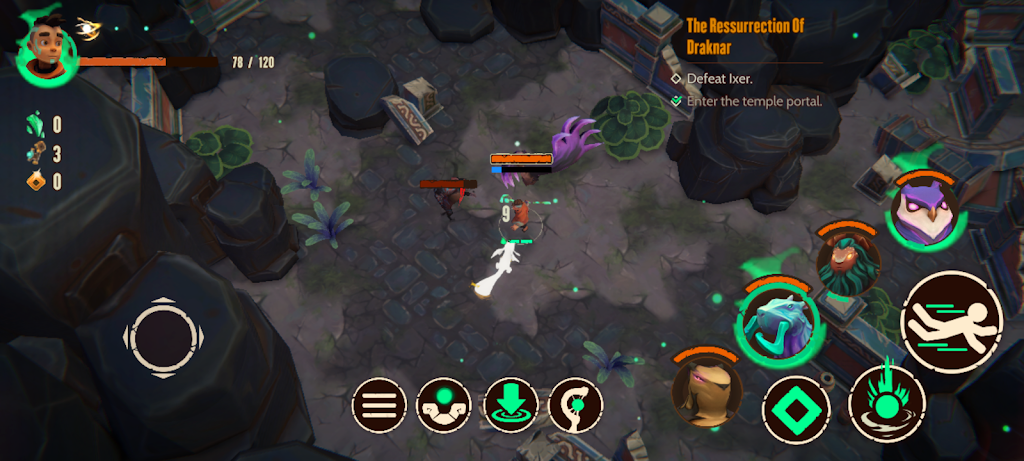Use the virtual movement joystick

point(159,337)
